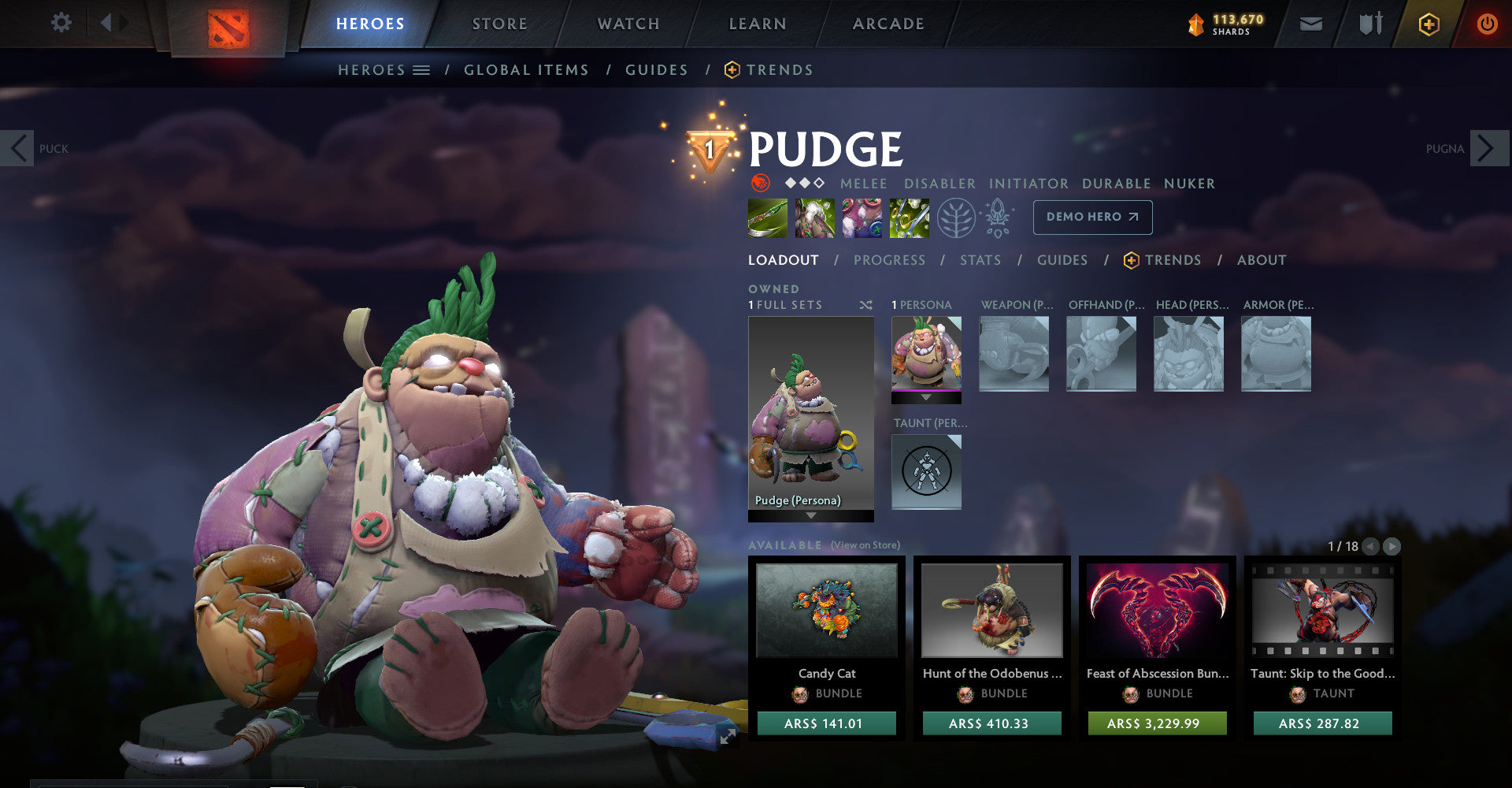Select Pudge's Meat Hook ability icon

pyautogui.click(x=766, y=218)
